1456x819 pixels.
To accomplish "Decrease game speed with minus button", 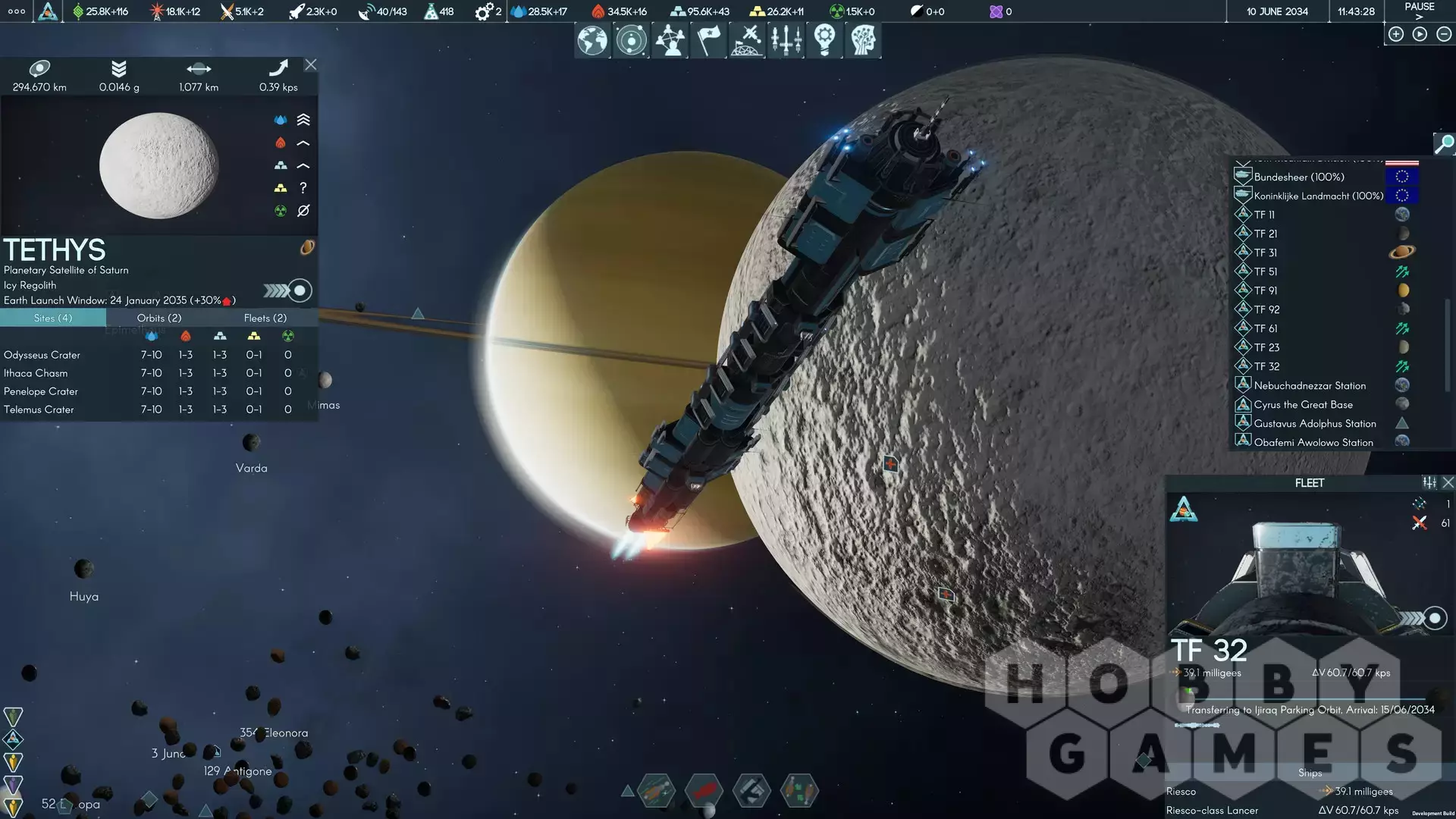I will pos(1444,34).
